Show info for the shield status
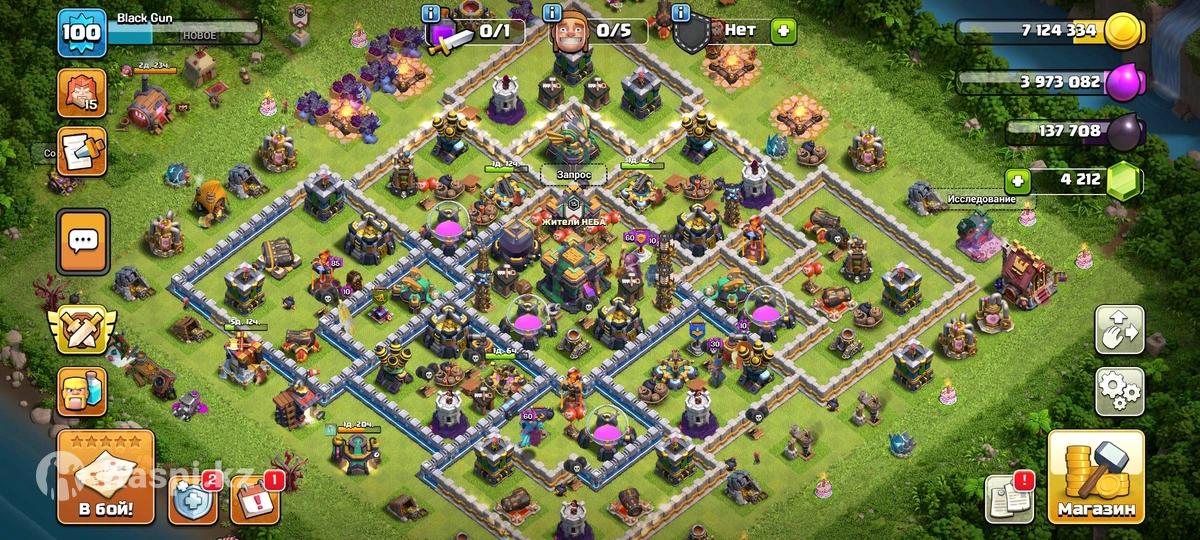Viewport: 1200px width, 540px height. [681, 13]
